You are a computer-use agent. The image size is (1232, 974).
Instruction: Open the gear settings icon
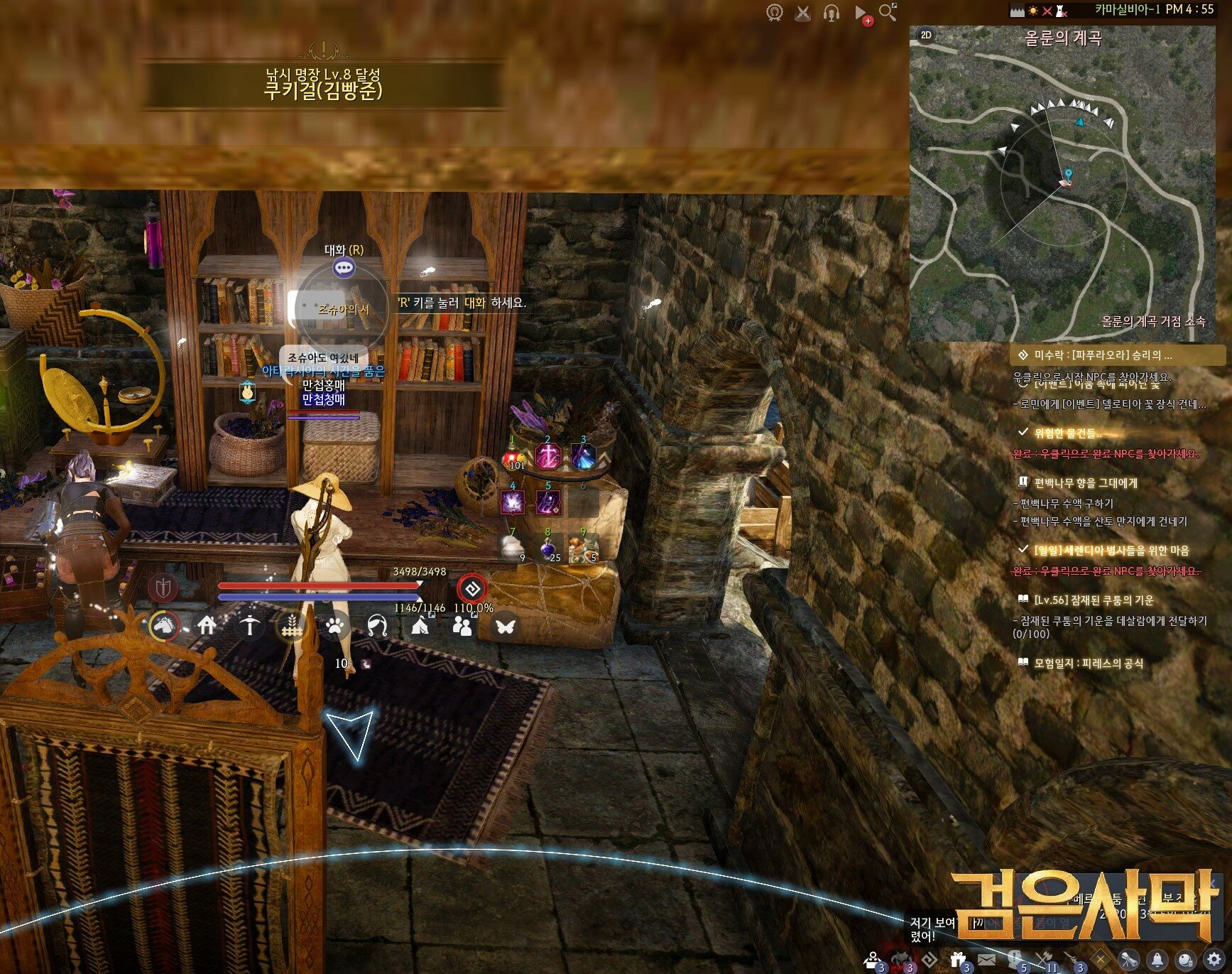tap(1214, 960)
